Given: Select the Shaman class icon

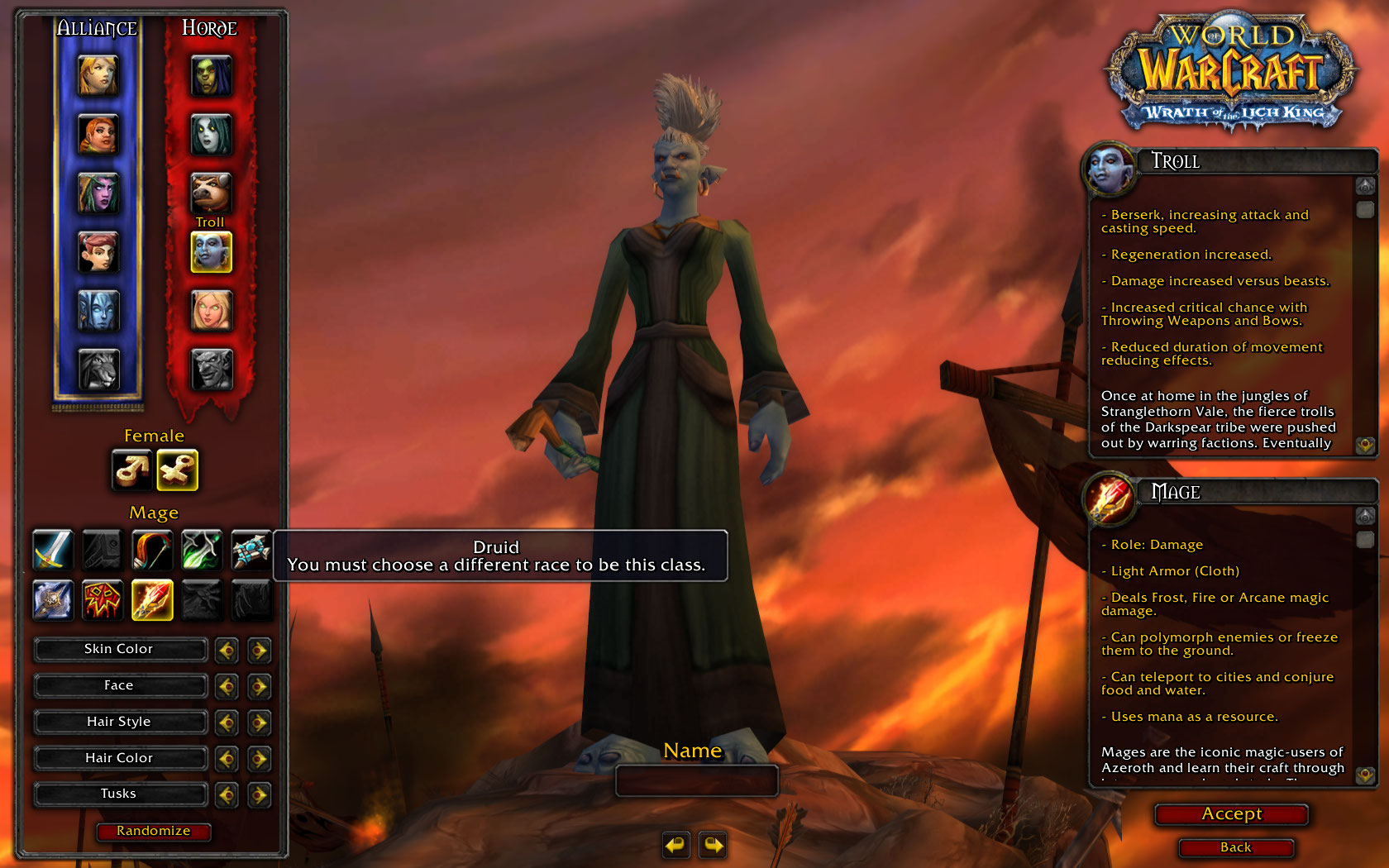Looking at the screenshot, I should 102,599.
